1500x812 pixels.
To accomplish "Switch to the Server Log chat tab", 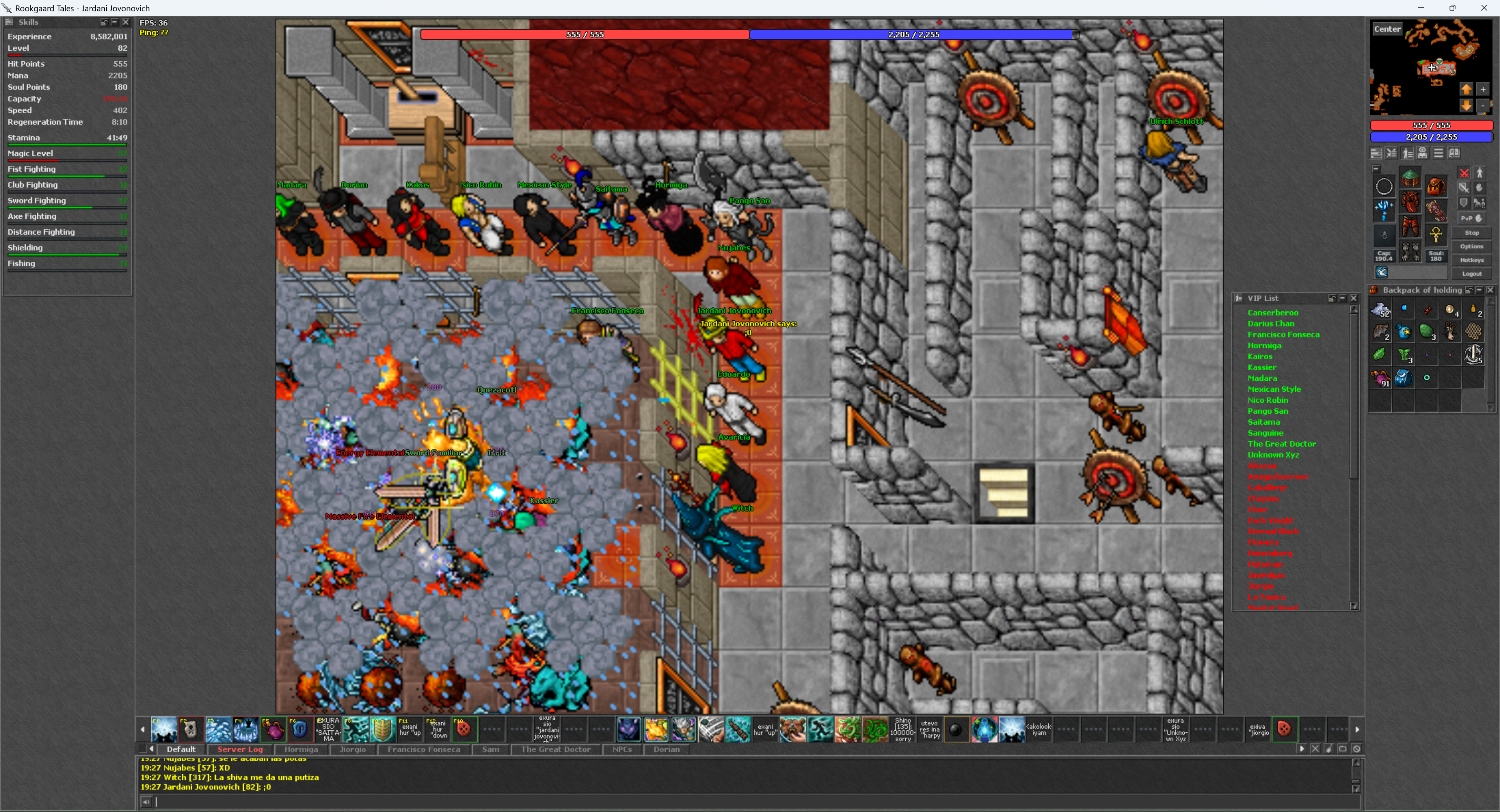I will 240,749.
